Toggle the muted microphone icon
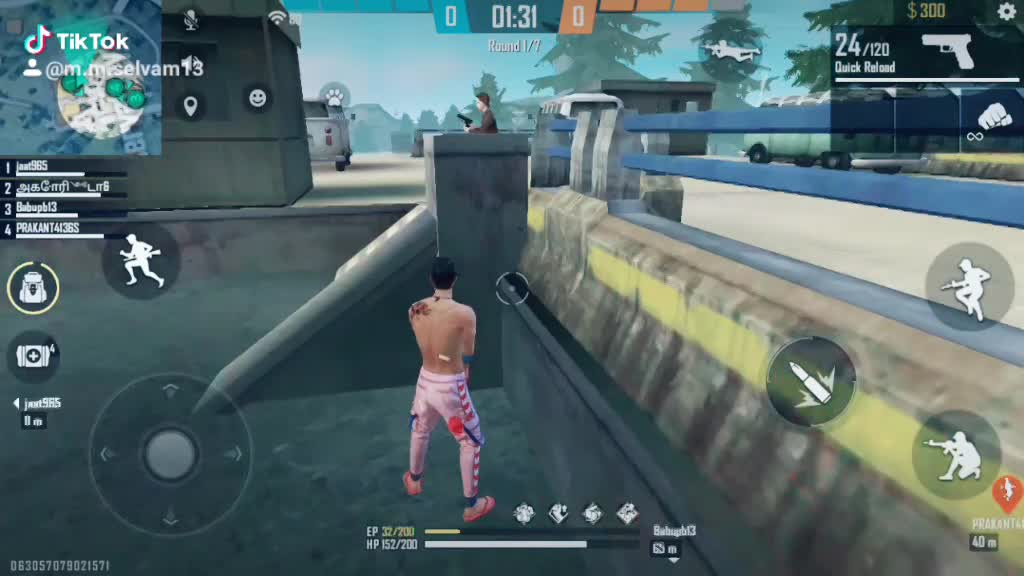1024x576 pixels. [190, 19]
